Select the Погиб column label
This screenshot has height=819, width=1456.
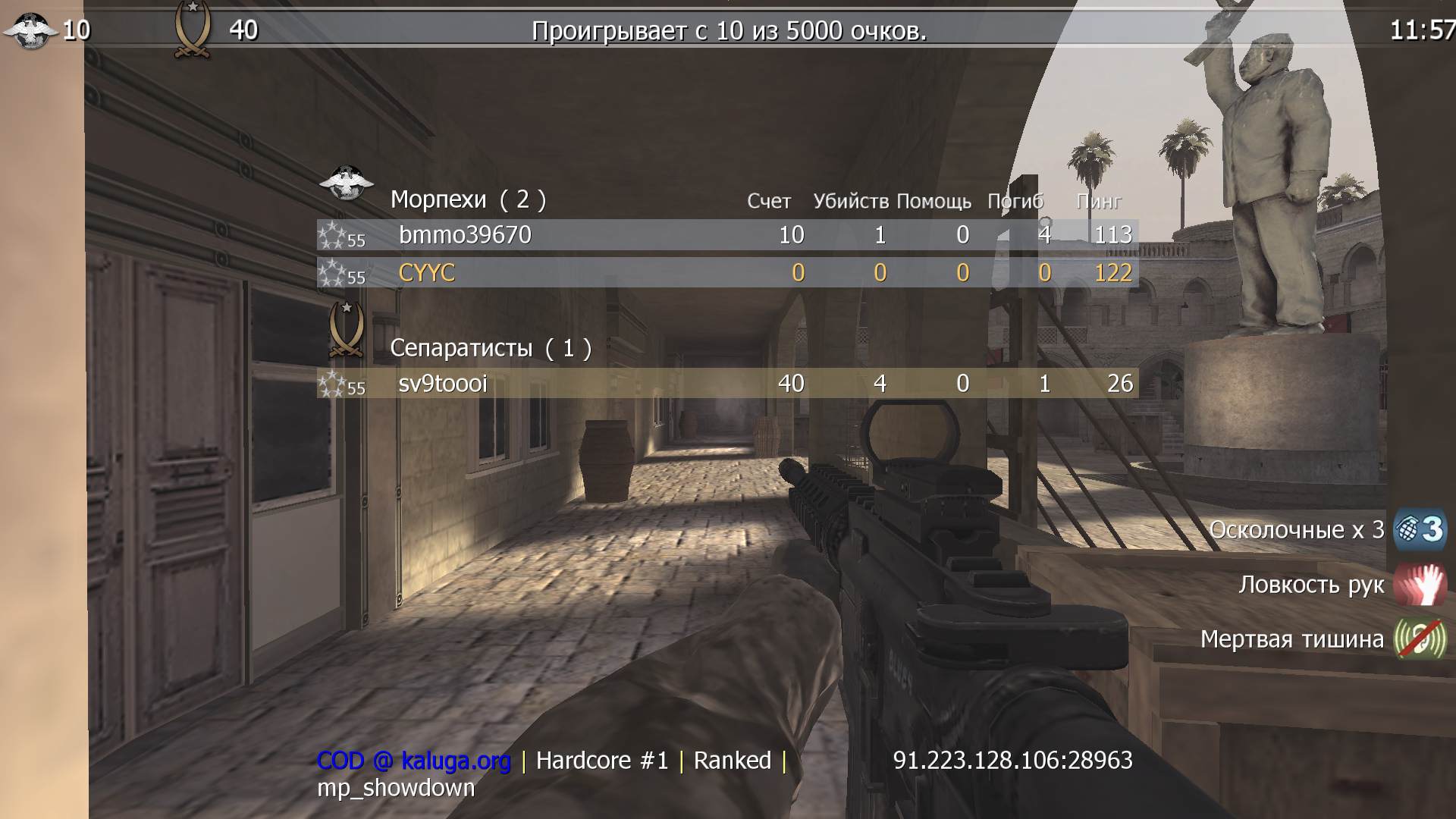click(x=1014, y=202)
